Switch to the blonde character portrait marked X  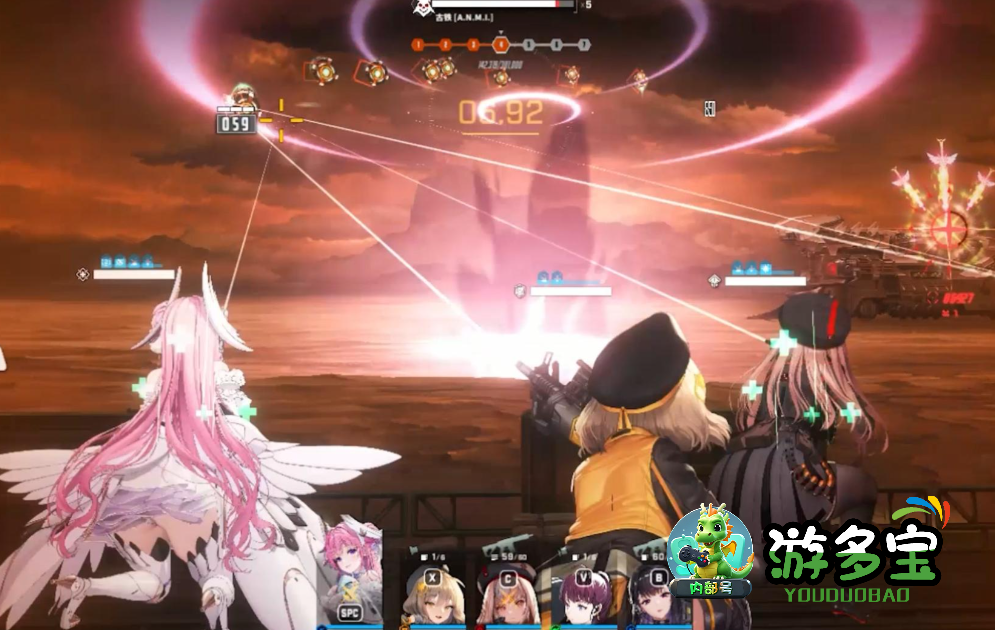(x=432, y=598)
